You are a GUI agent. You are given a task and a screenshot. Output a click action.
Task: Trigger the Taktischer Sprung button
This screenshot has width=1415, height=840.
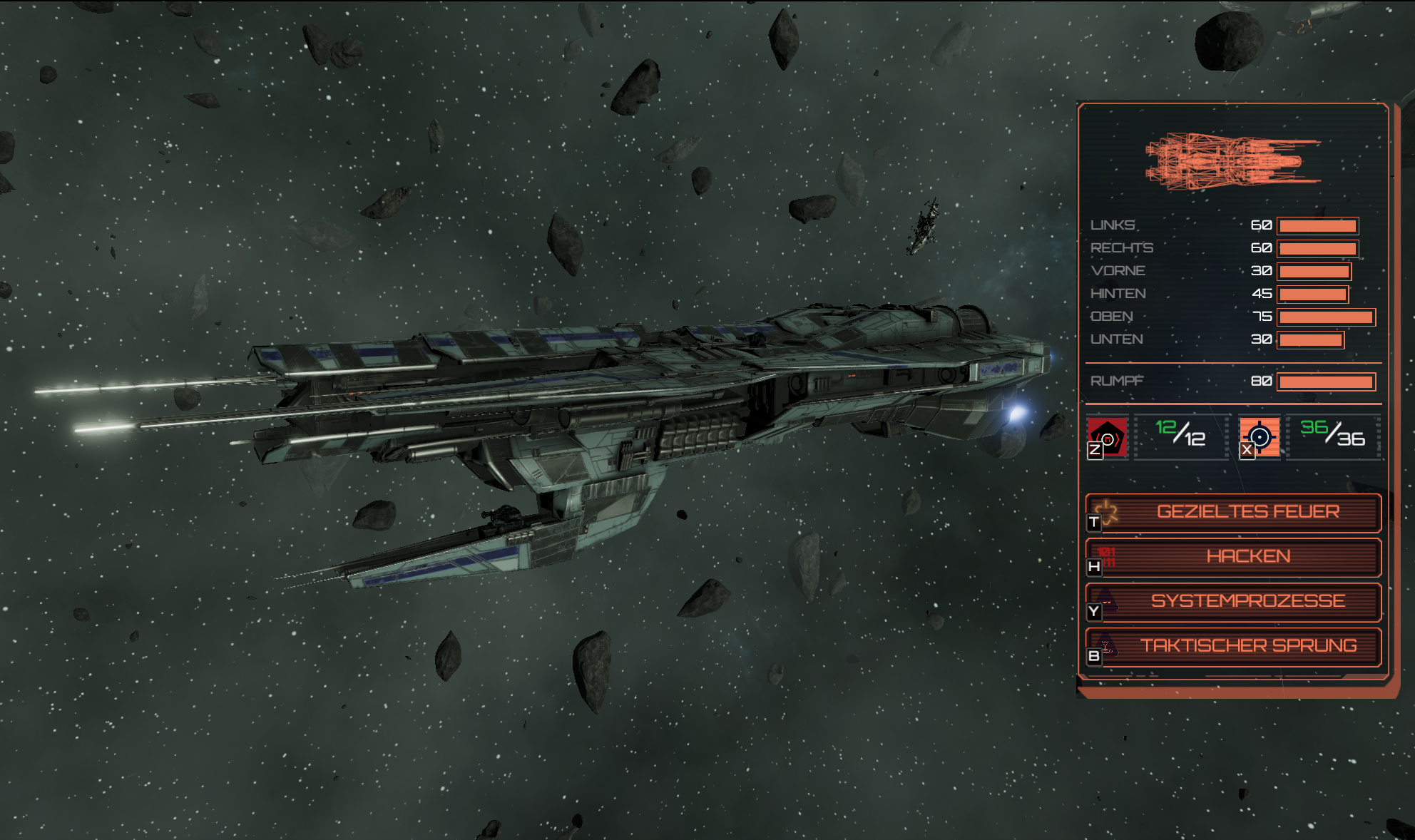[x=1234, y=646]
